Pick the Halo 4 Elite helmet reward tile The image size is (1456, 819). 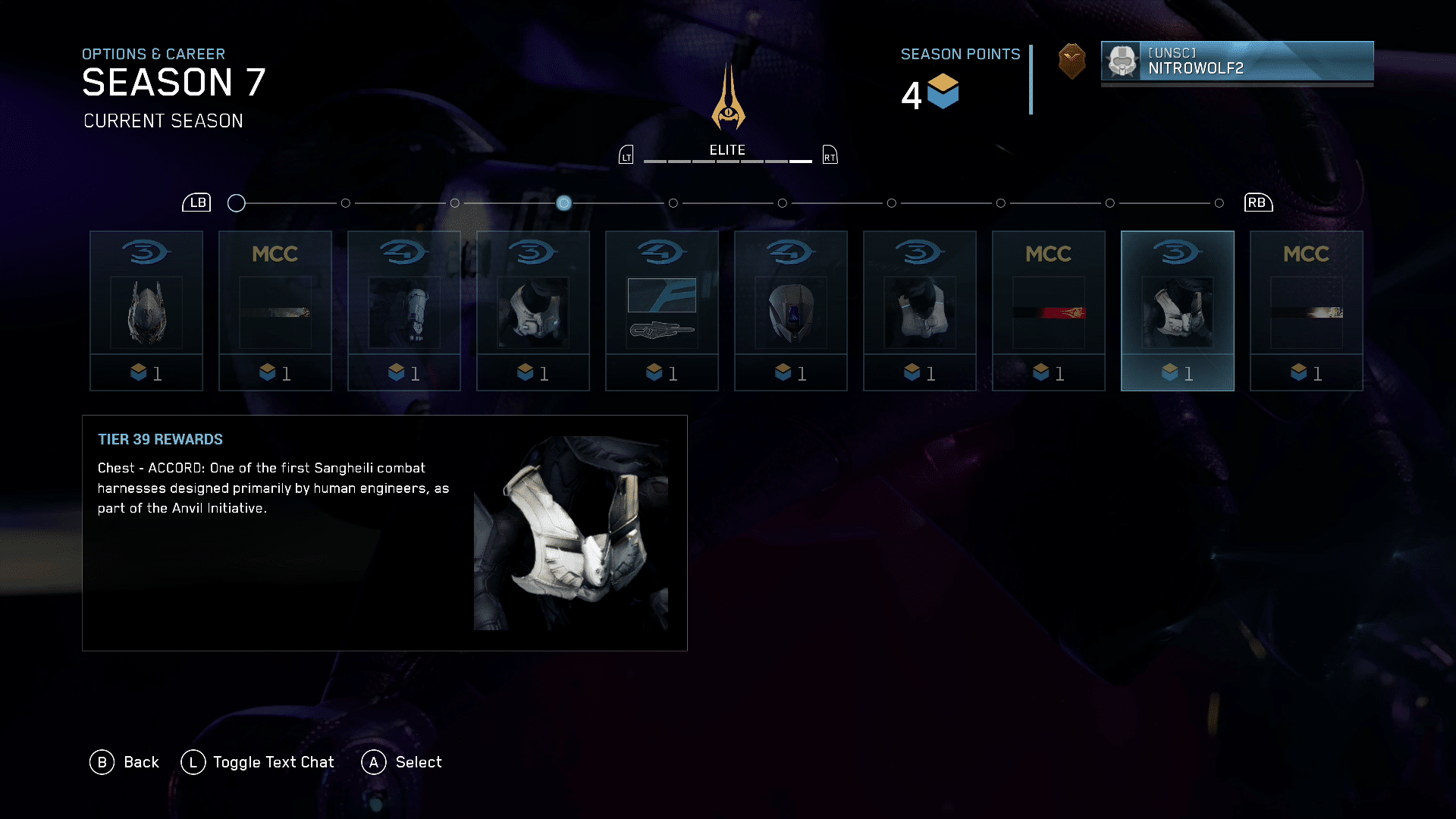791,311
